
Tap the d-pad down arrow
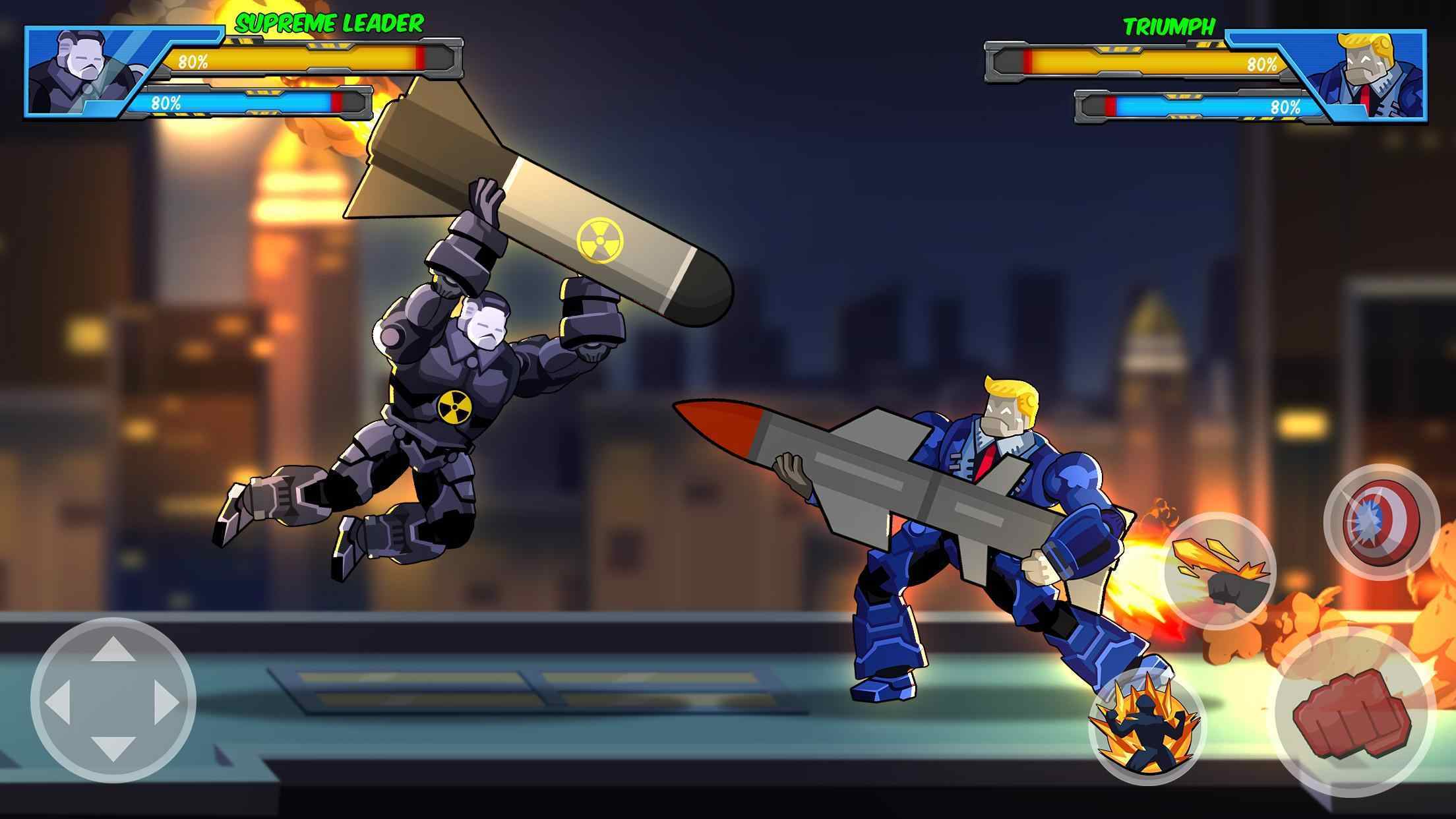point(113,750)
